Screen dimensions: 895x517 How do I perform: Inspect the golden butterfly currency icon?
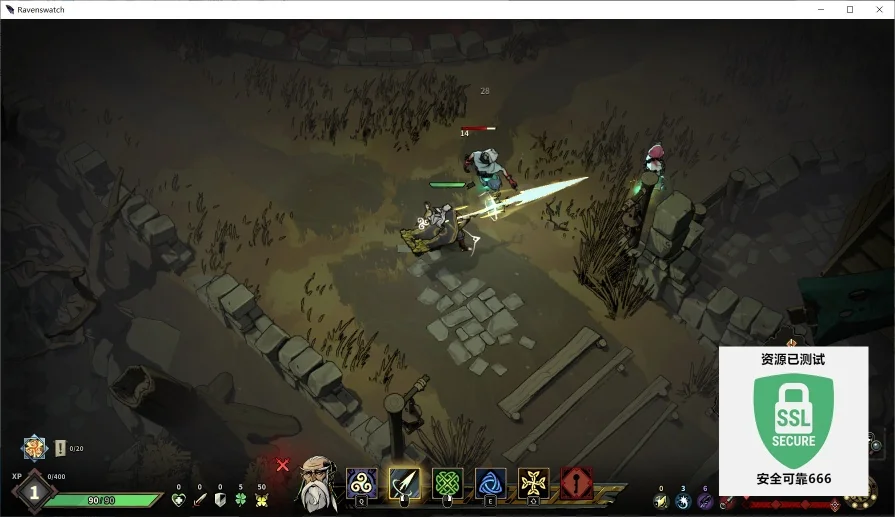tap(262, 499)
